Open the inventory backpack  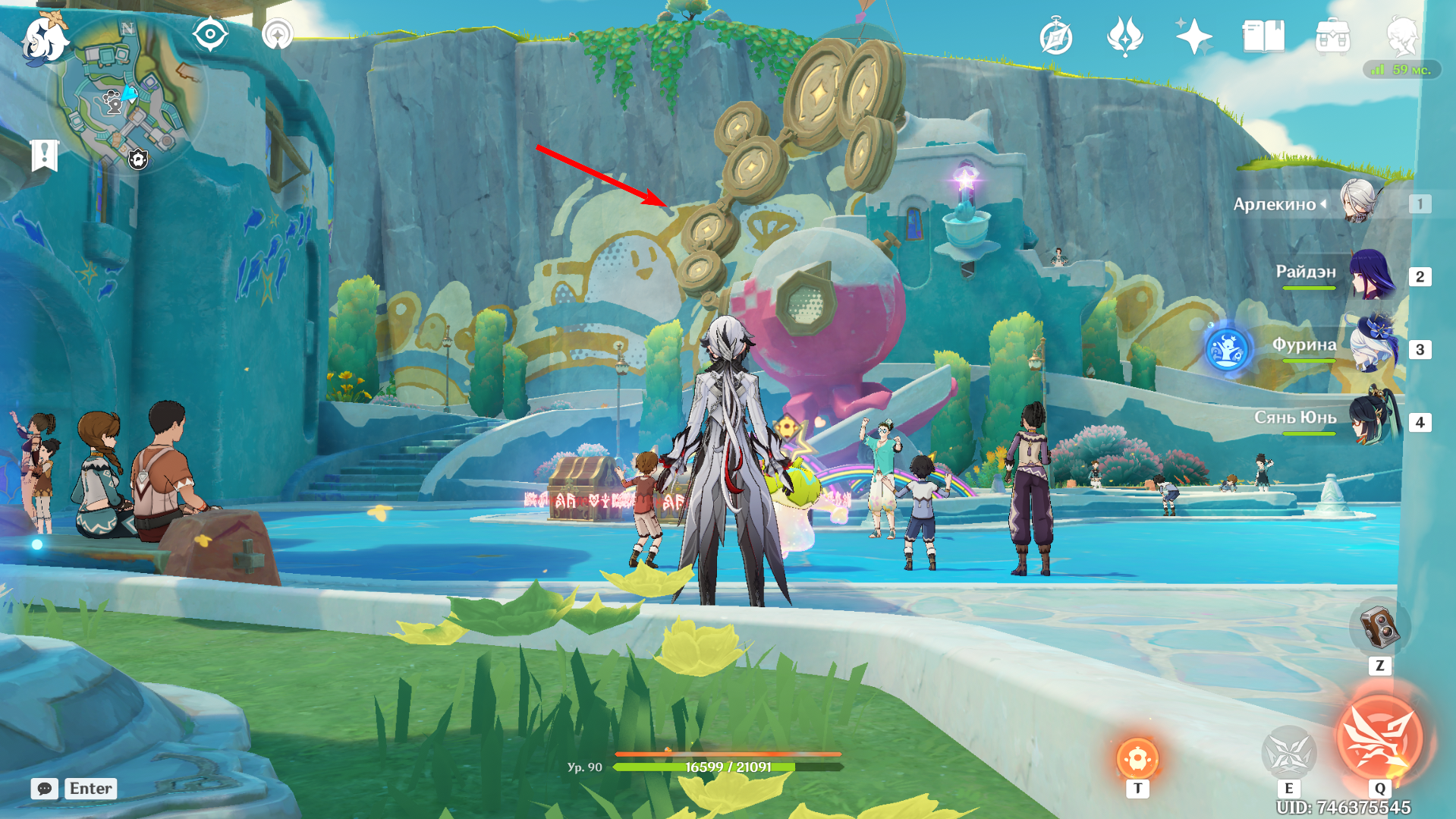1332,36
